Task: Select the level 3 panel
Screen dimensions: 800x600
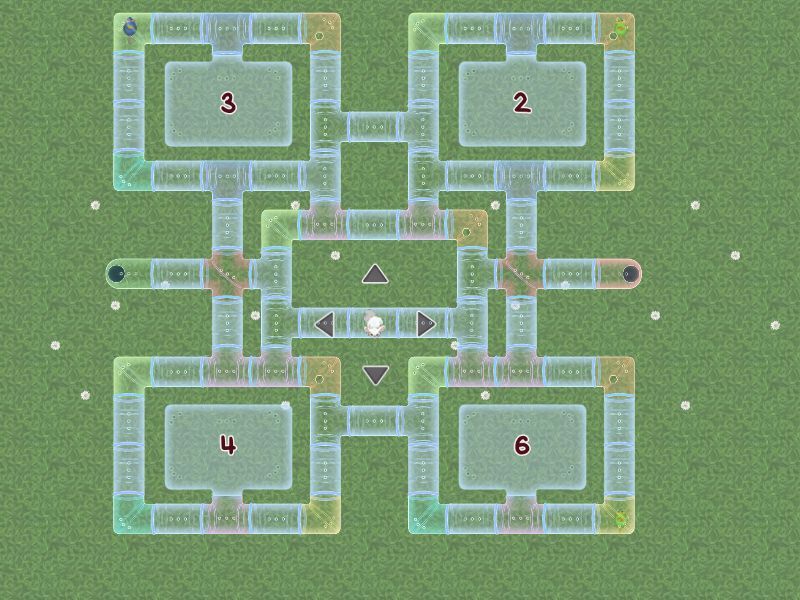Action: 228,104
